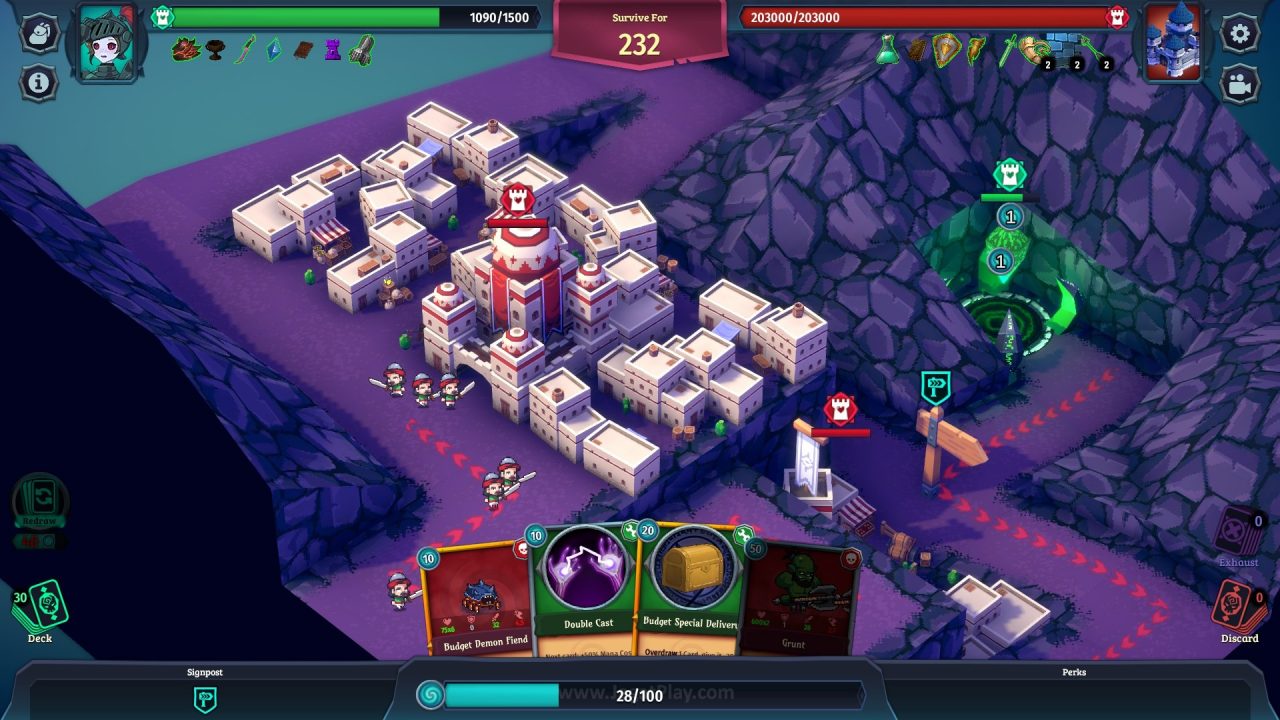Activate the Redraw button
This screenshot has width=1280, height=720.
40,505
